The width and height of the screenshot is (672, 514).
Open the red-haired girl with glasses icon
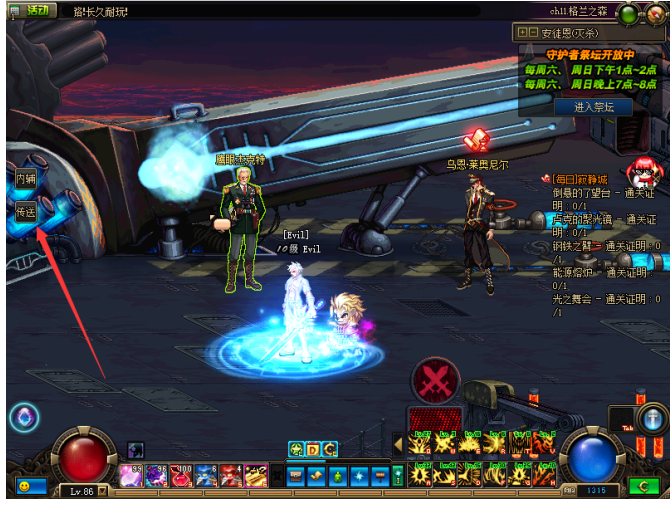(642, 173)
